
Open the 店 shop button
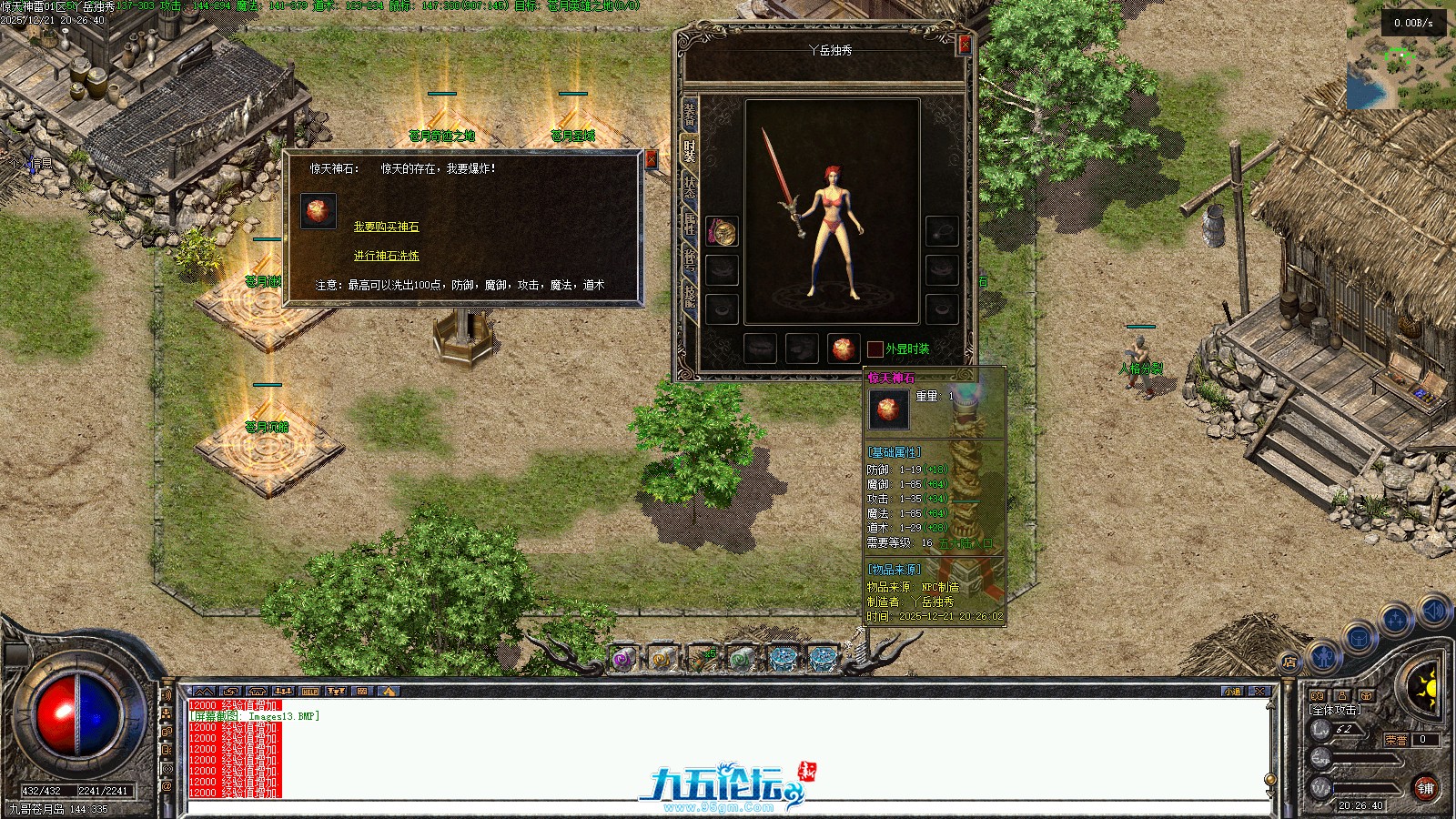1289,662
